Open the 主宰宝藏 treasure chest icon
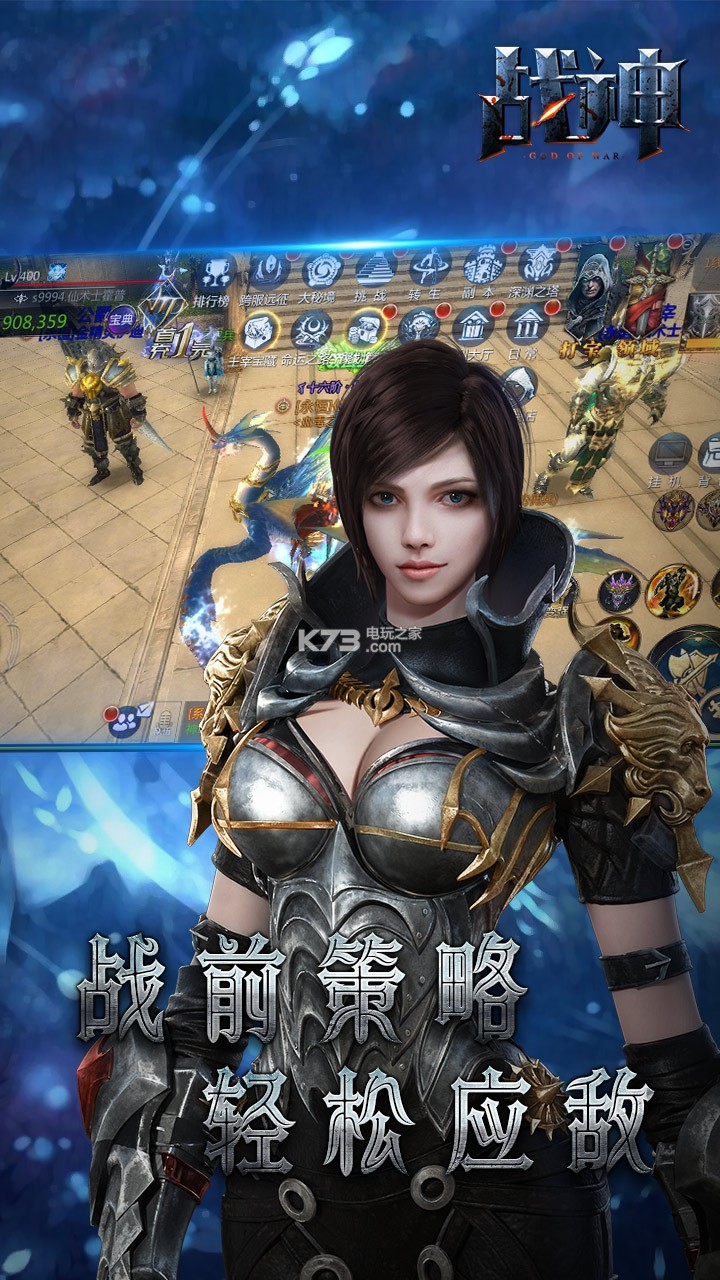The image size is (720, 1280). pyautogui.click(x=260, y=331)
